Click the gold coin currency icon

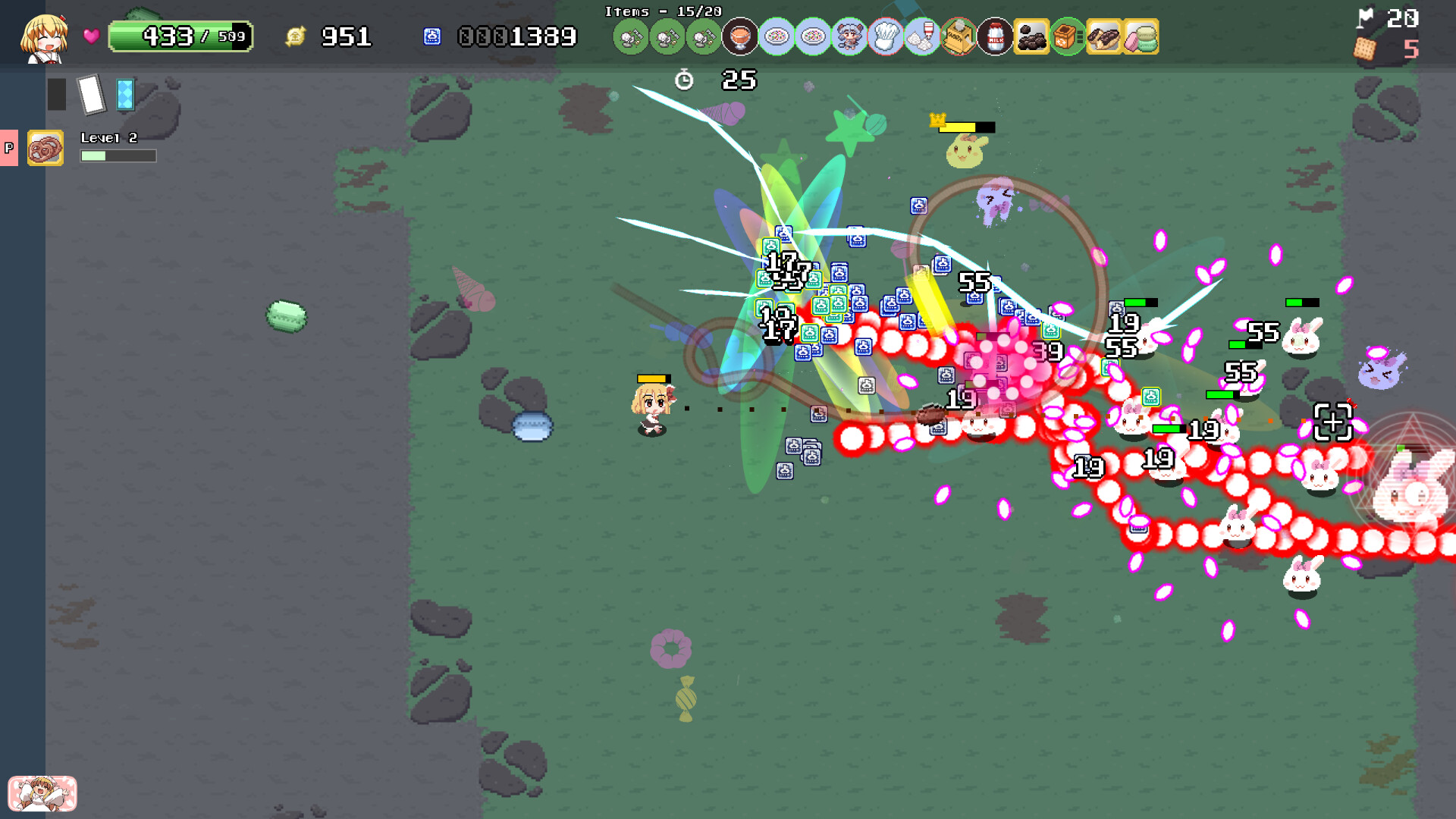pos(296,34)
